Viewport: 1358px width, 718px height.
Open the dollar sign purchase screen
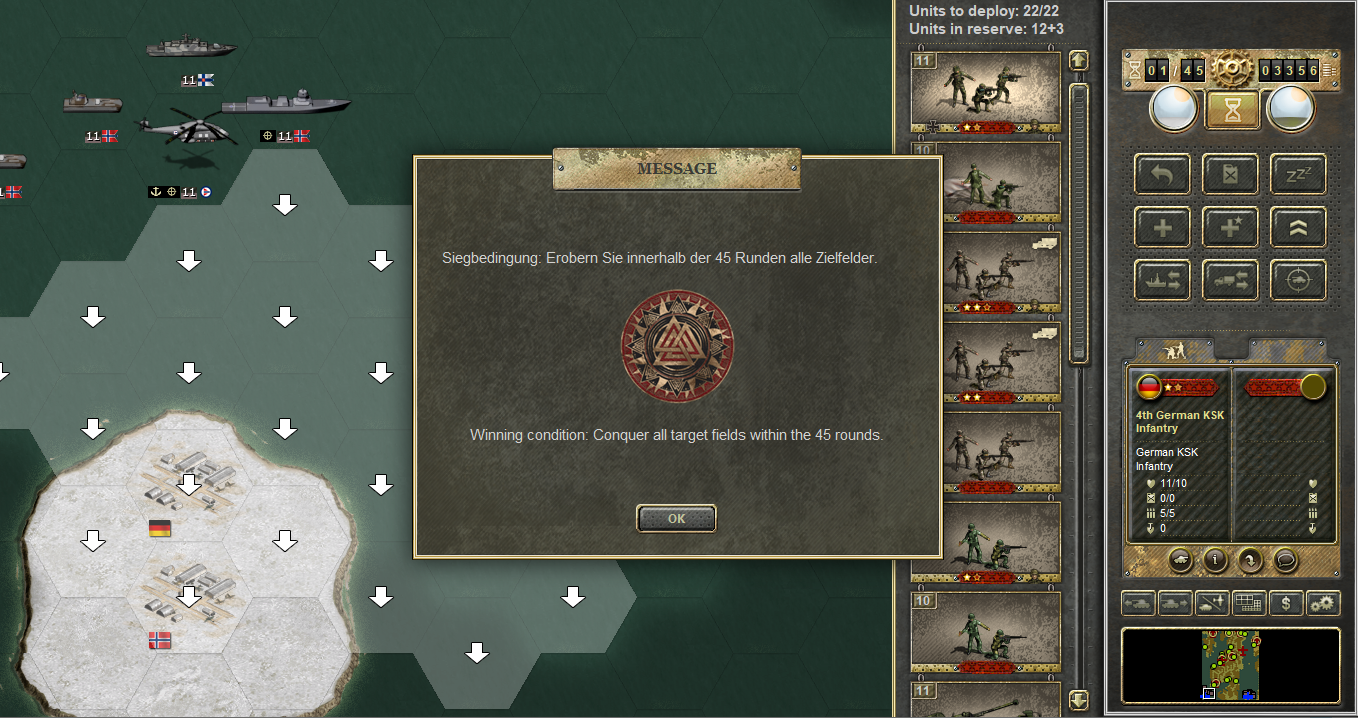pyautogui.click(x=1285, y=604)
